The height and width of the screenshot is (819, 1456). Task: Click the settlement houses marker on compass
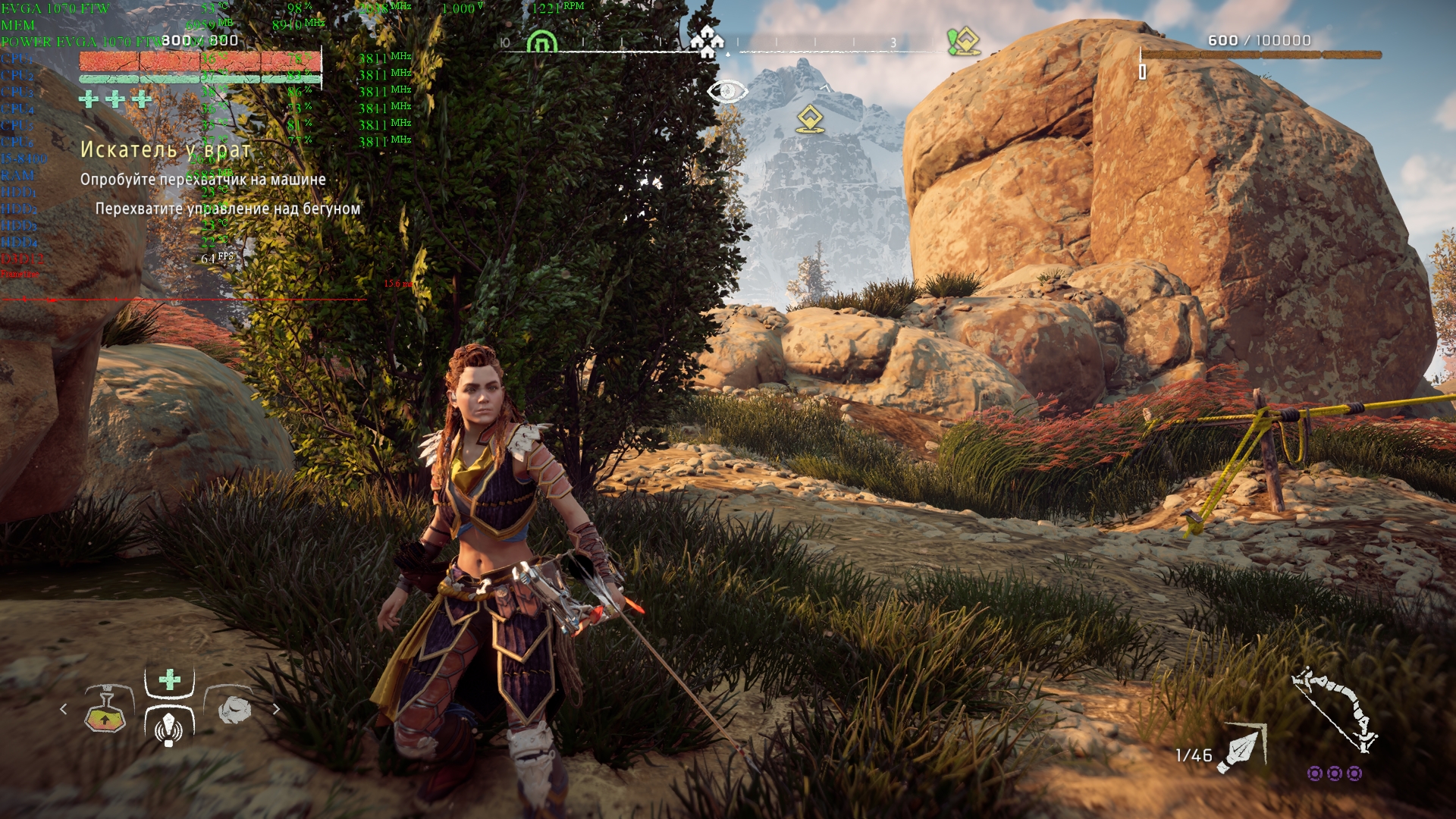point(707,42)
